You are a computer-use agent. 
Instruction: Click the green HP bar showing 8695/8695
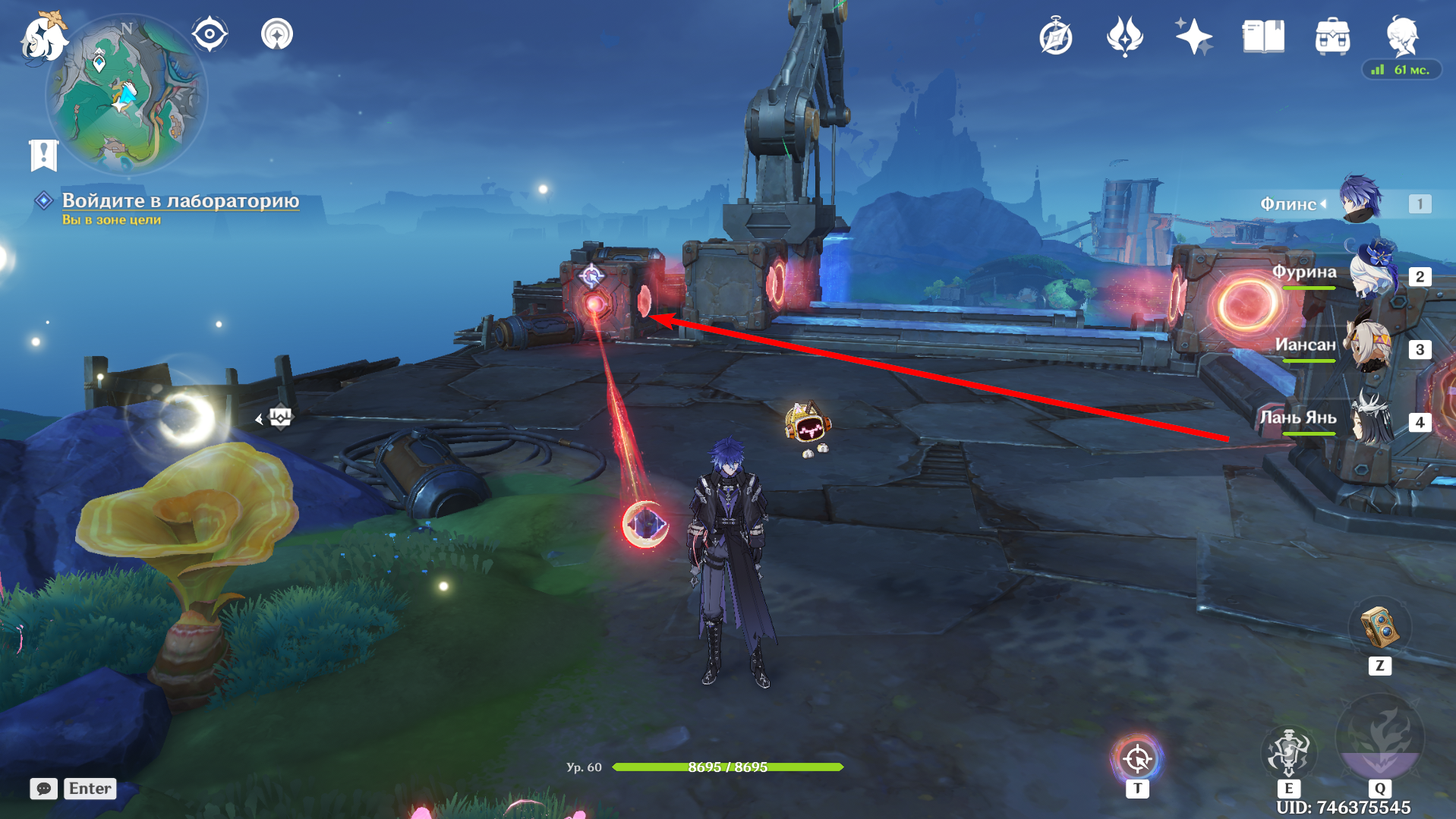click(726, 767)
